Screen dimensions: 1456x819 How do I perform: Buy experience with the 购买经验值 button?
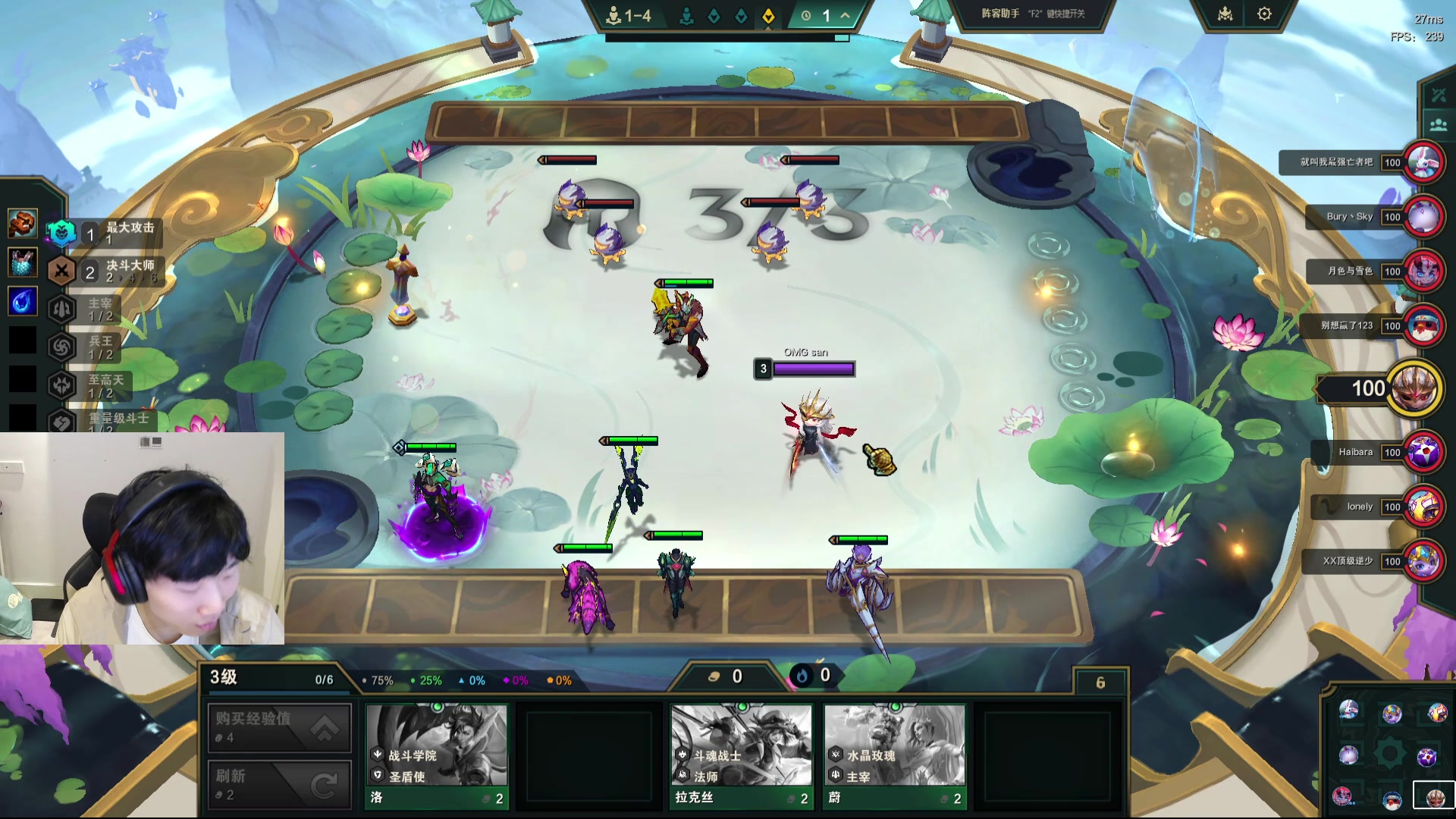coord(279,726)
